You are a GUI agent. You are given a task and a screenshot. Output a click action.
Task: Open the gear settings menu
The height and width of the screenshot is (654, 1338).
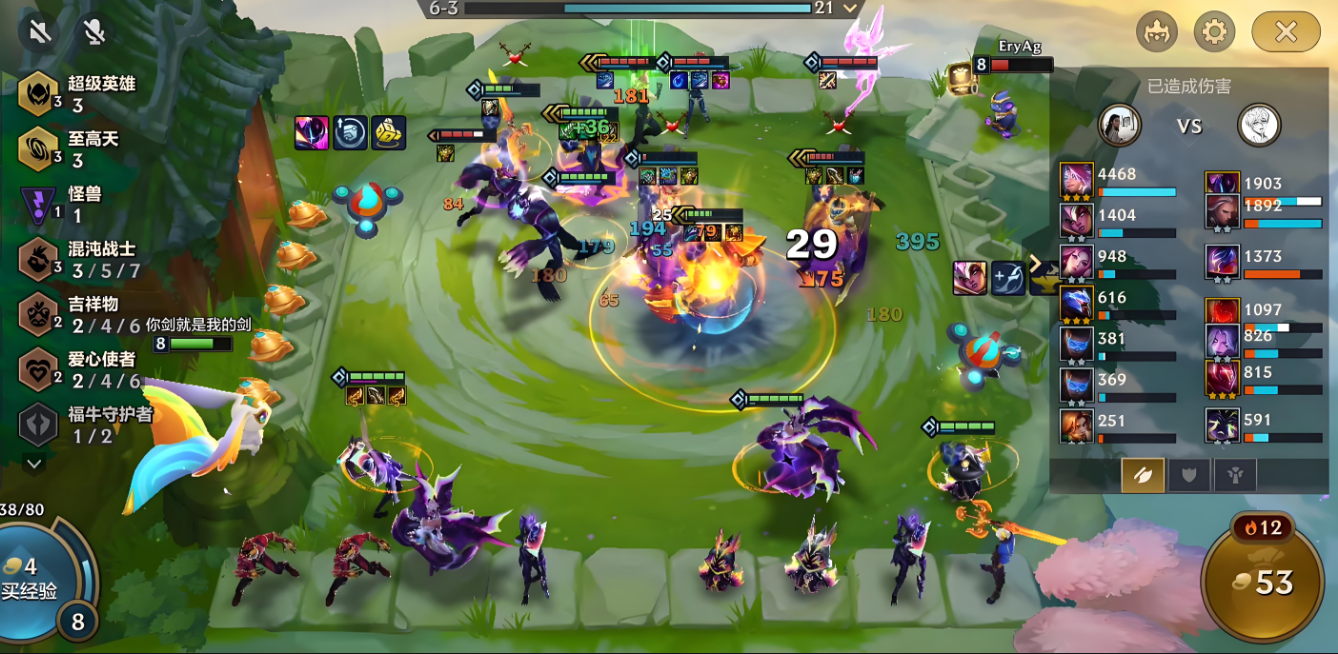(1214, 32)
